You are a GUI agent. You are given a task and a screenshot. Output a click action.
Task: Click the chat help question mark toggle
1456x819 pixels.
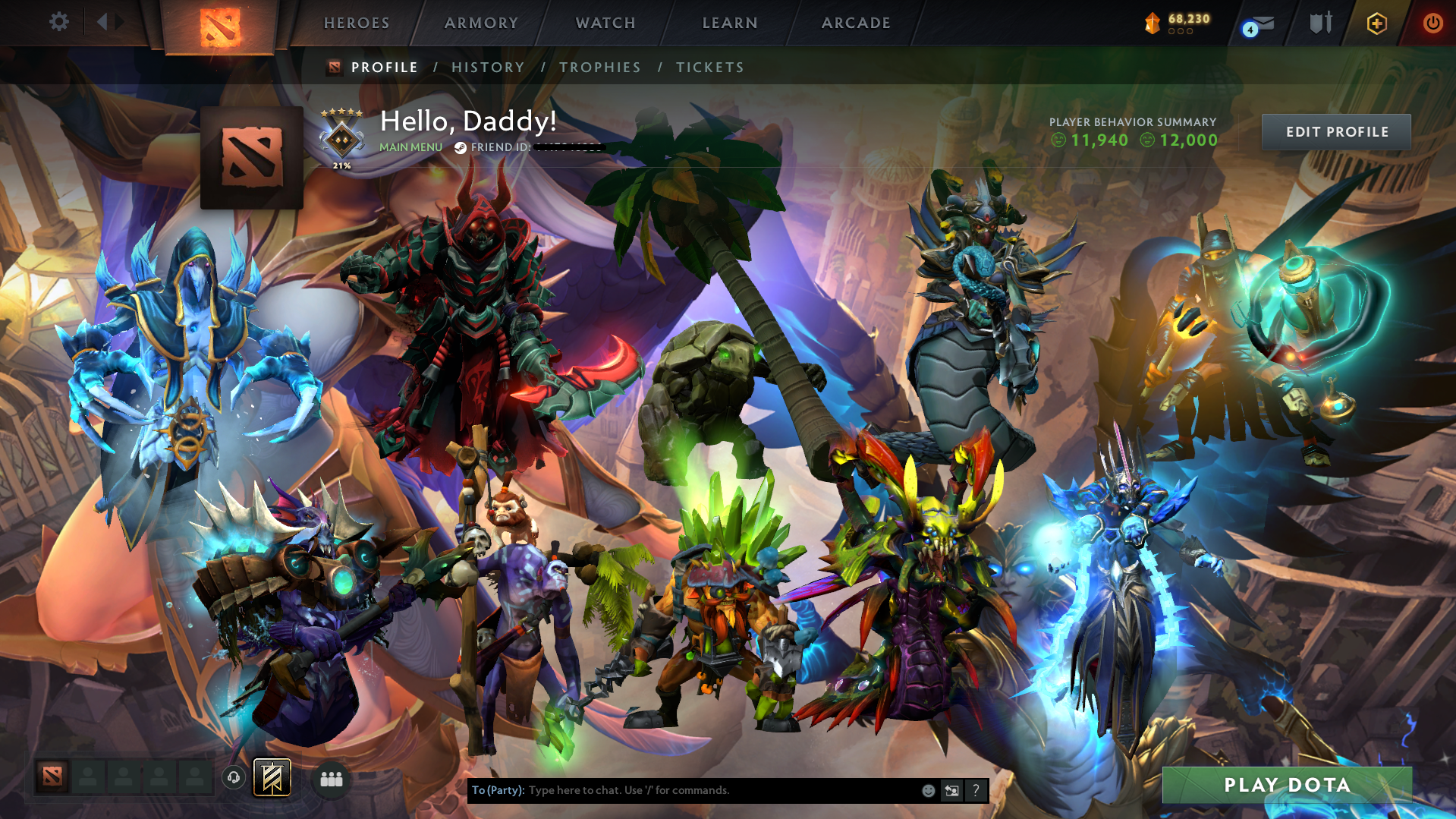click(x=976, y=790)
